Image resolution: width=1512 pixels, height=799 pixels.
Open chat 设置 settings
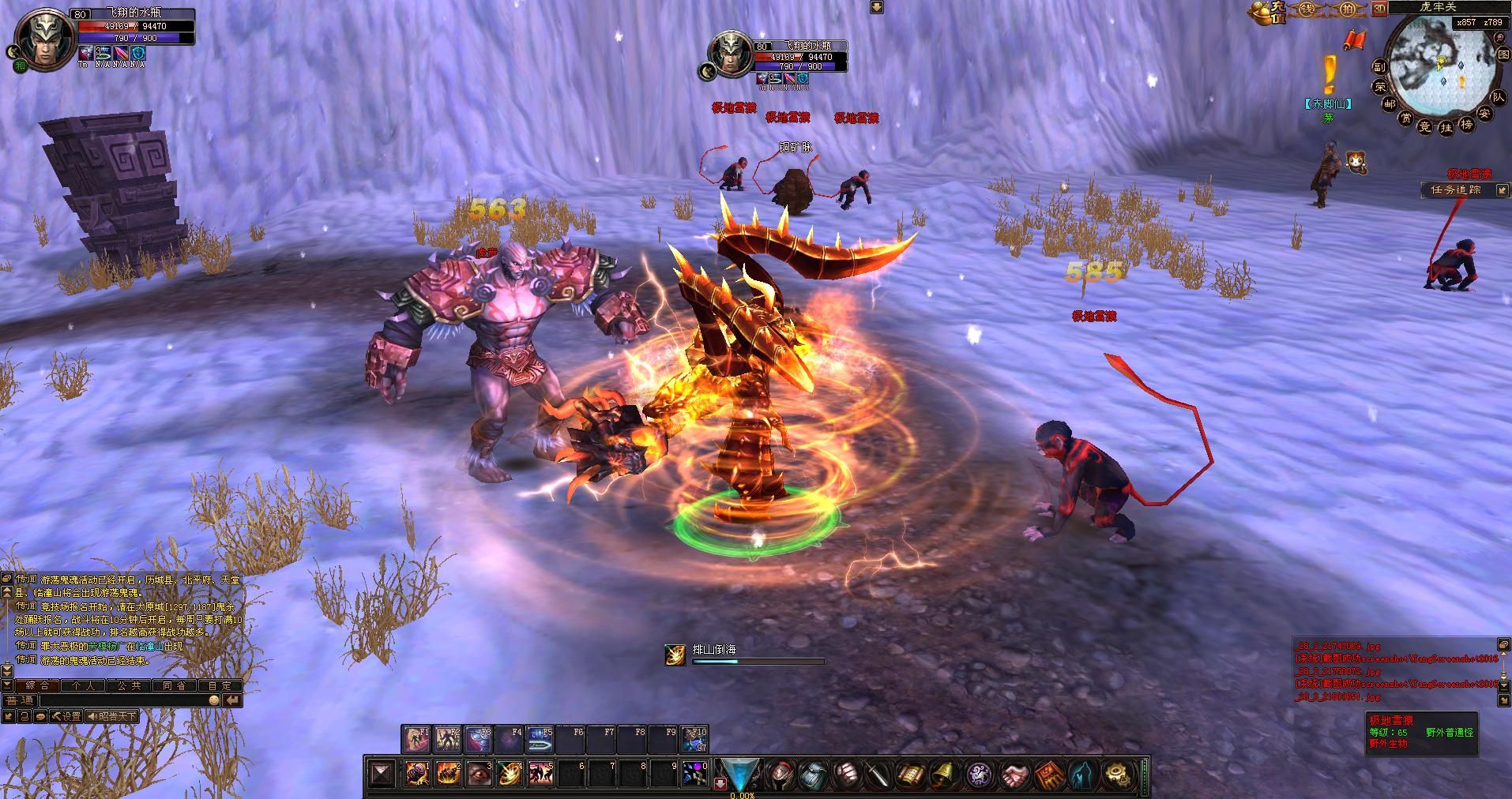[66, 716]
